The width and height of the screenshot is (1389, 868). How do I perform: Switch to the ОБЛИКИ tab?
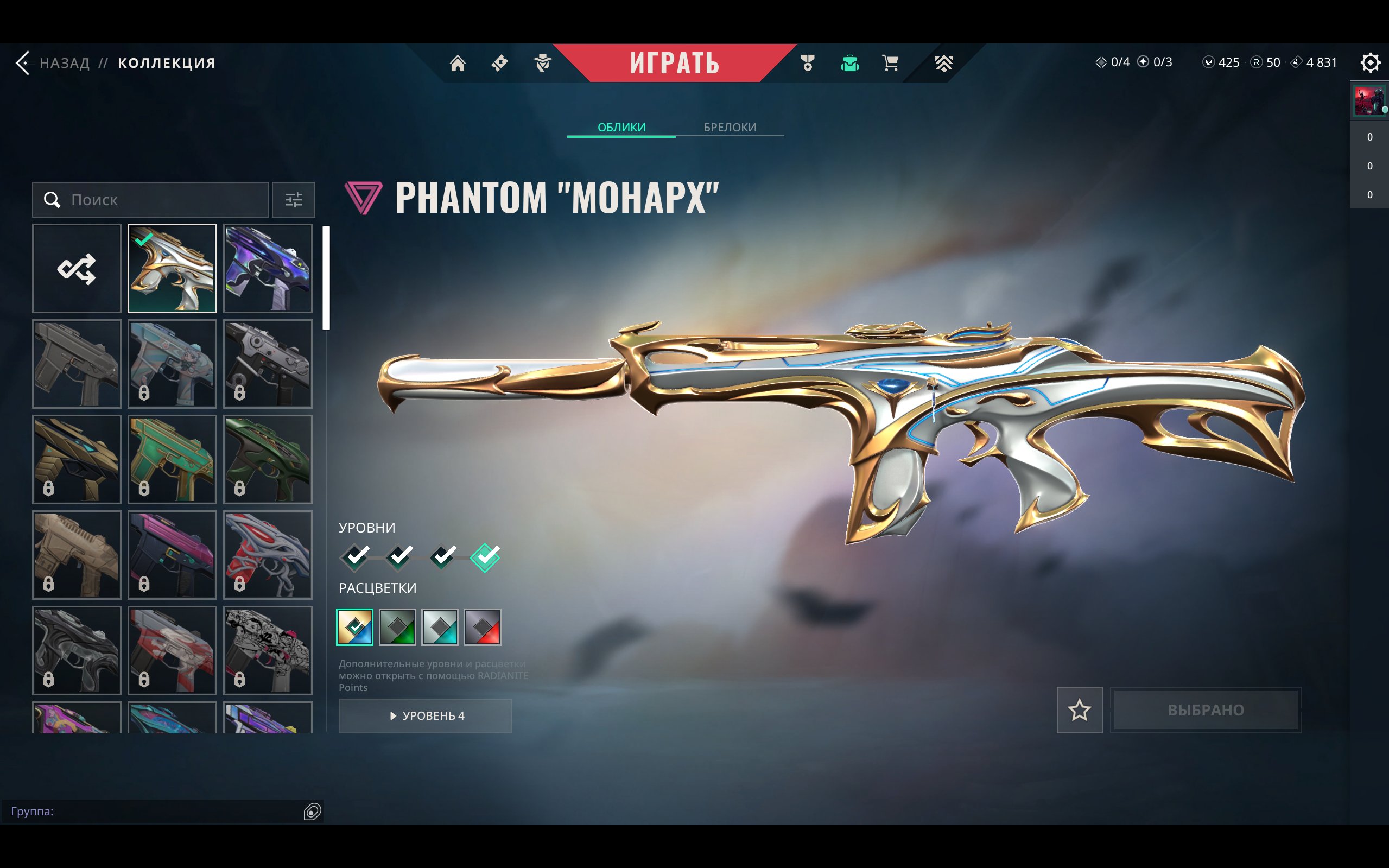pyautogui.click(x=621, y=127)
